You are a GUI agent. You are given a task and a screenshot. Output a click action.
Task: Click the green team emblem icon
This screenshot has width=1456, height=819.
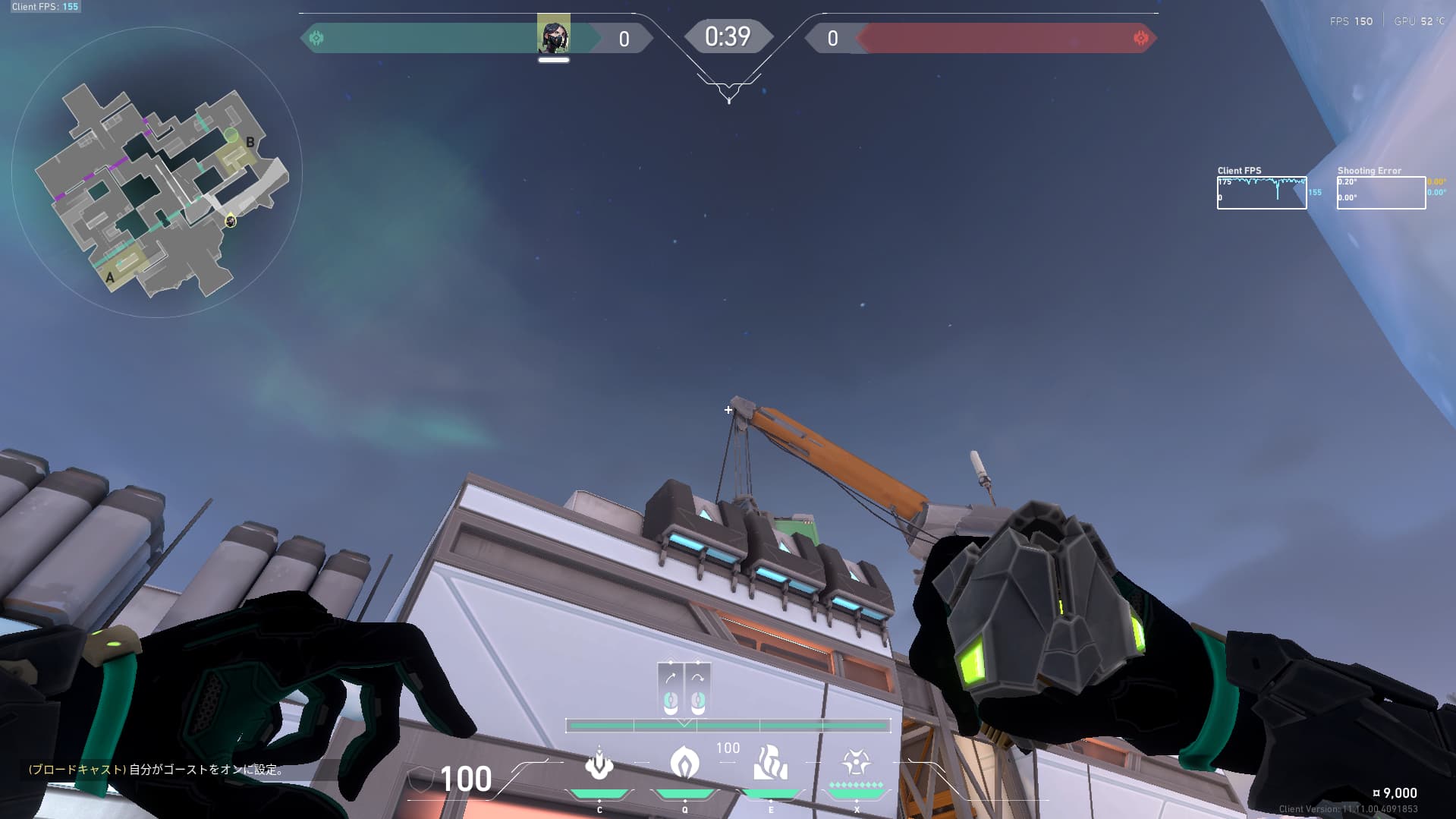coord(316,38)
